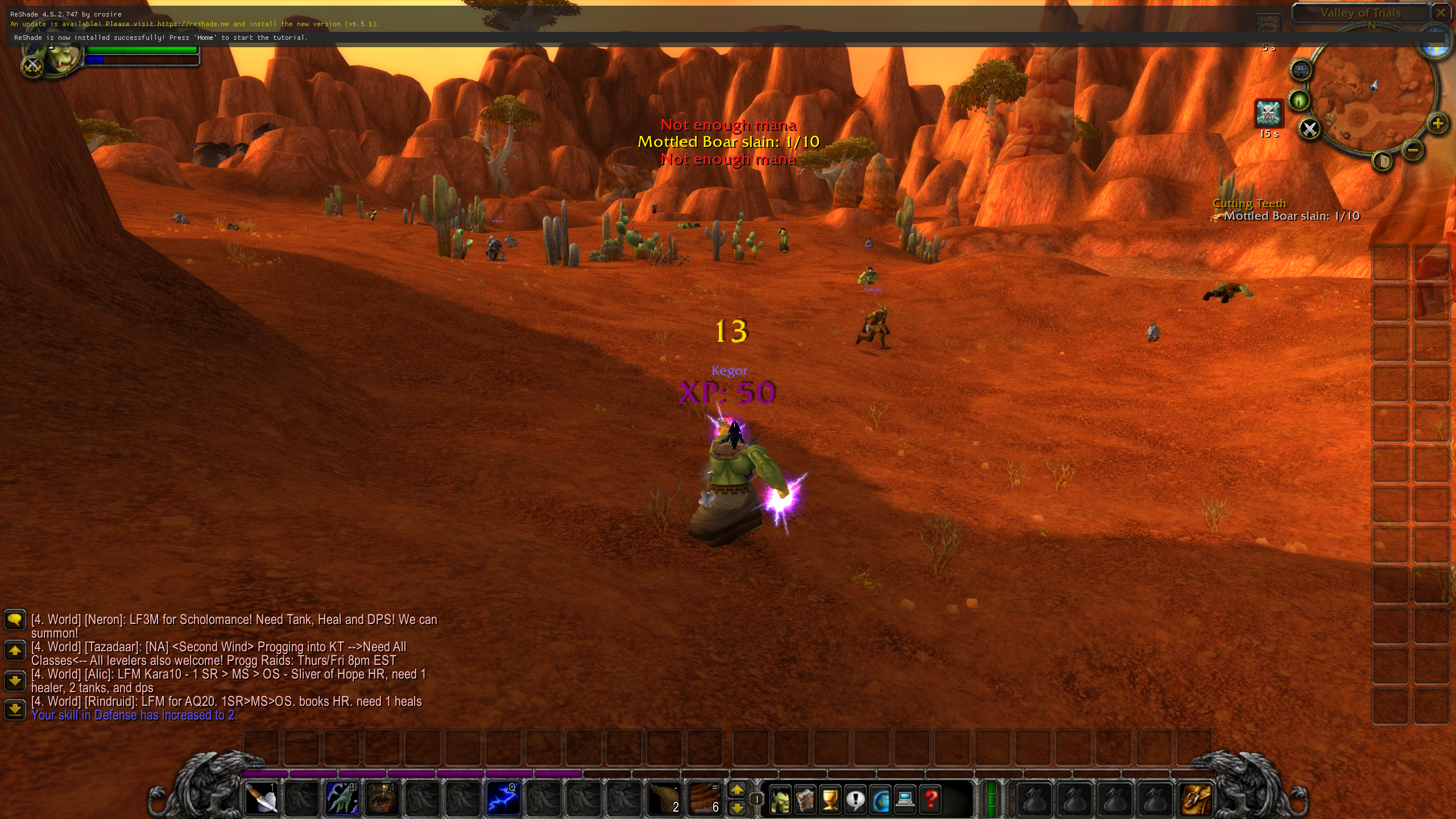Close the minimap with the X button

point(1310,129)
